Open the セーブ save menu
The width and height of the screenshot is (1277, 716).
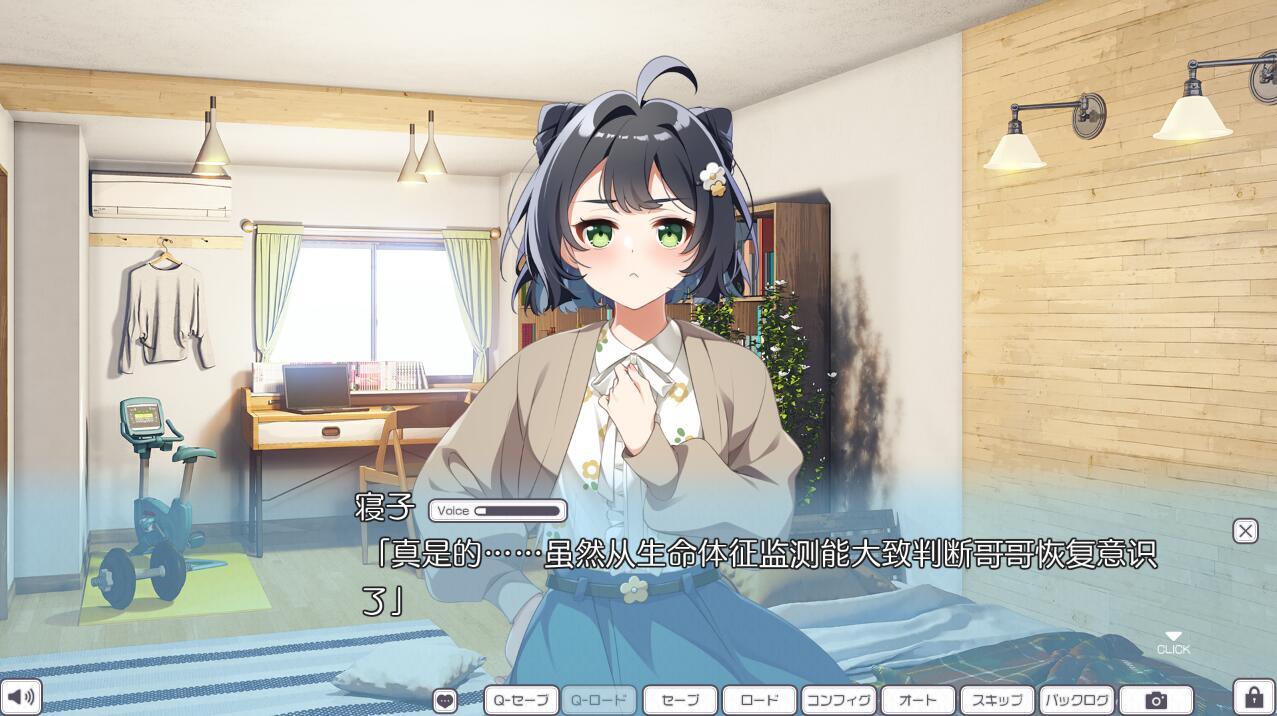[x=680, y=700]
